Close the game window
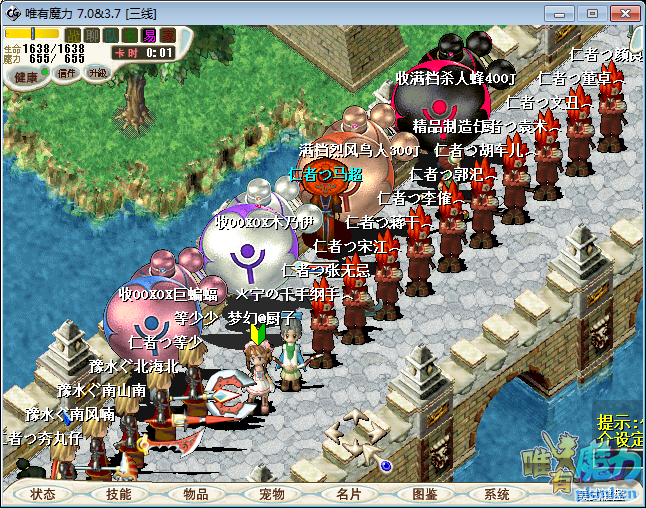Image resolution: width=646 pixels, height=508 pixels. pos(622,12)
